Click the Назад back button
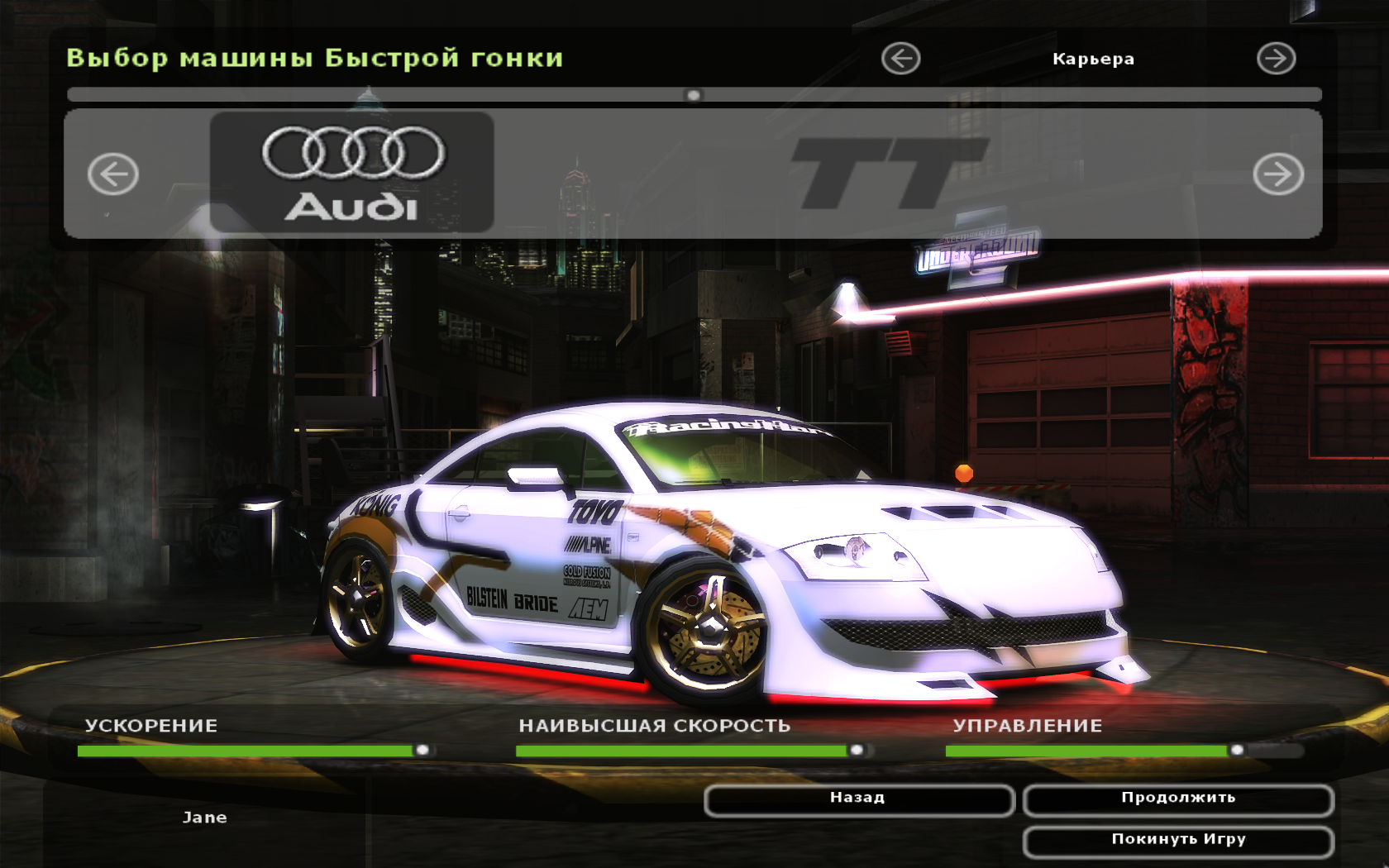Viewport: 1389px width, 868px height. click(858, 799)
